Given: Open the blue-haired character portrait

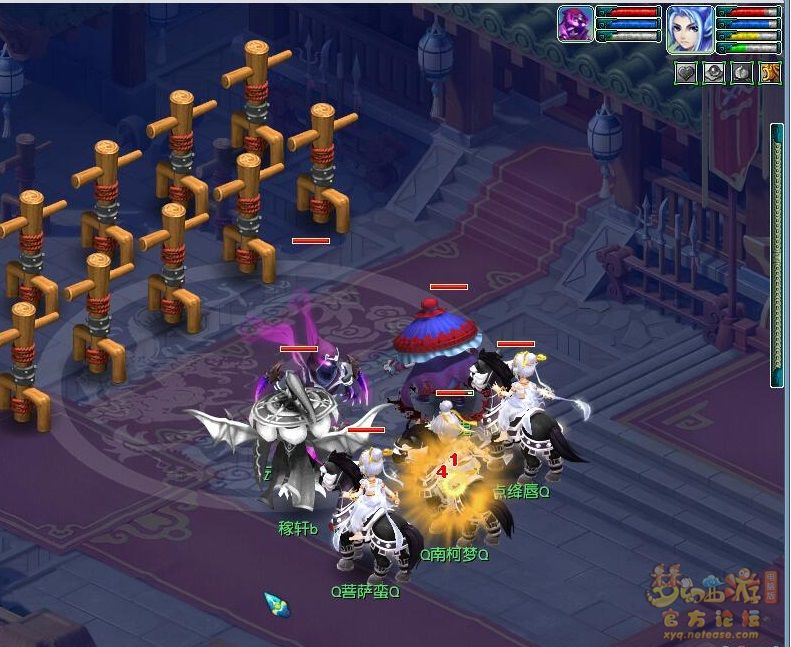Looking at the screenshot, I should click(690, 27).
